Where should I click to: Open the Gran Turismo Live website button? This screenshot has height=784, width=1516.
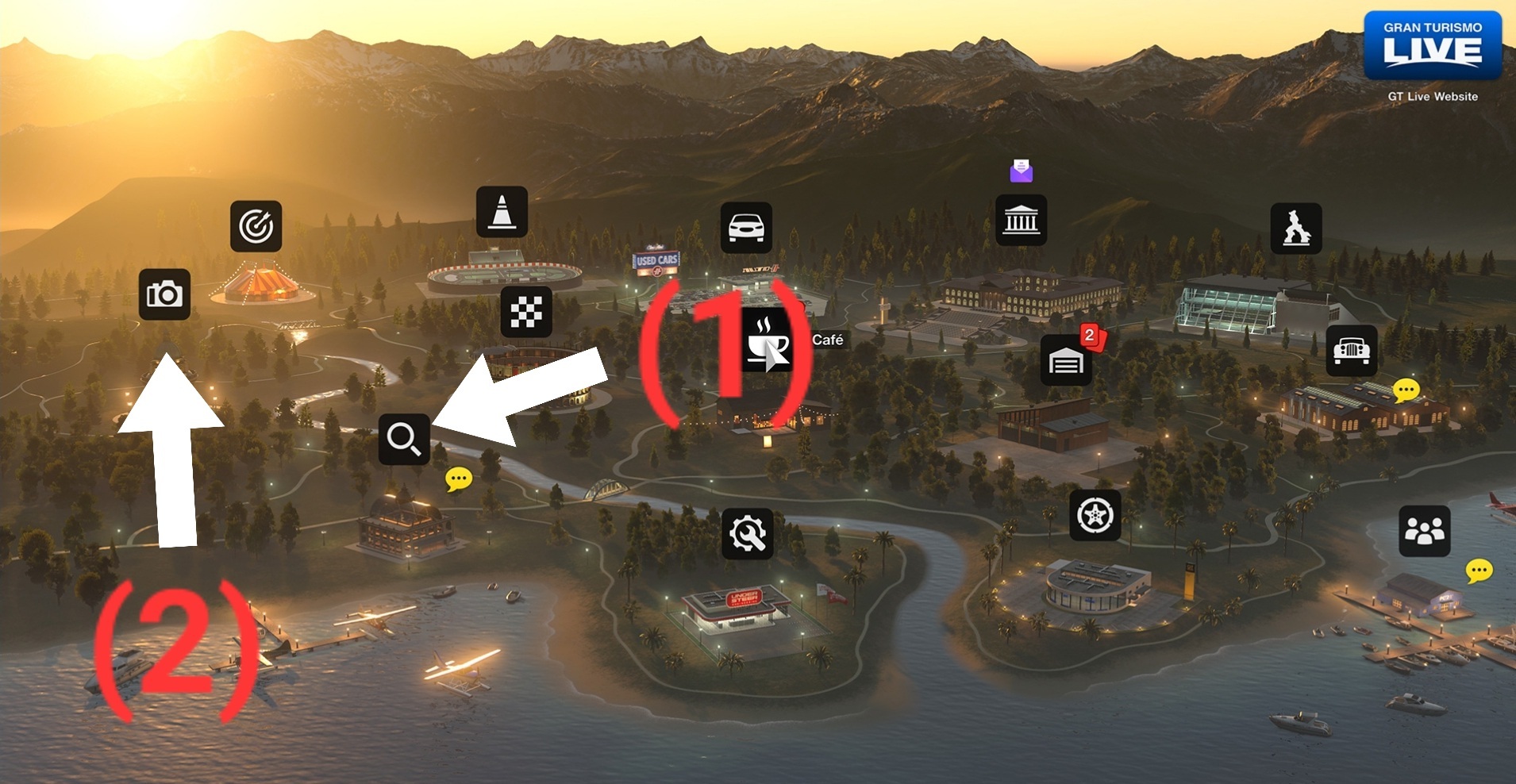(1433, 46)
